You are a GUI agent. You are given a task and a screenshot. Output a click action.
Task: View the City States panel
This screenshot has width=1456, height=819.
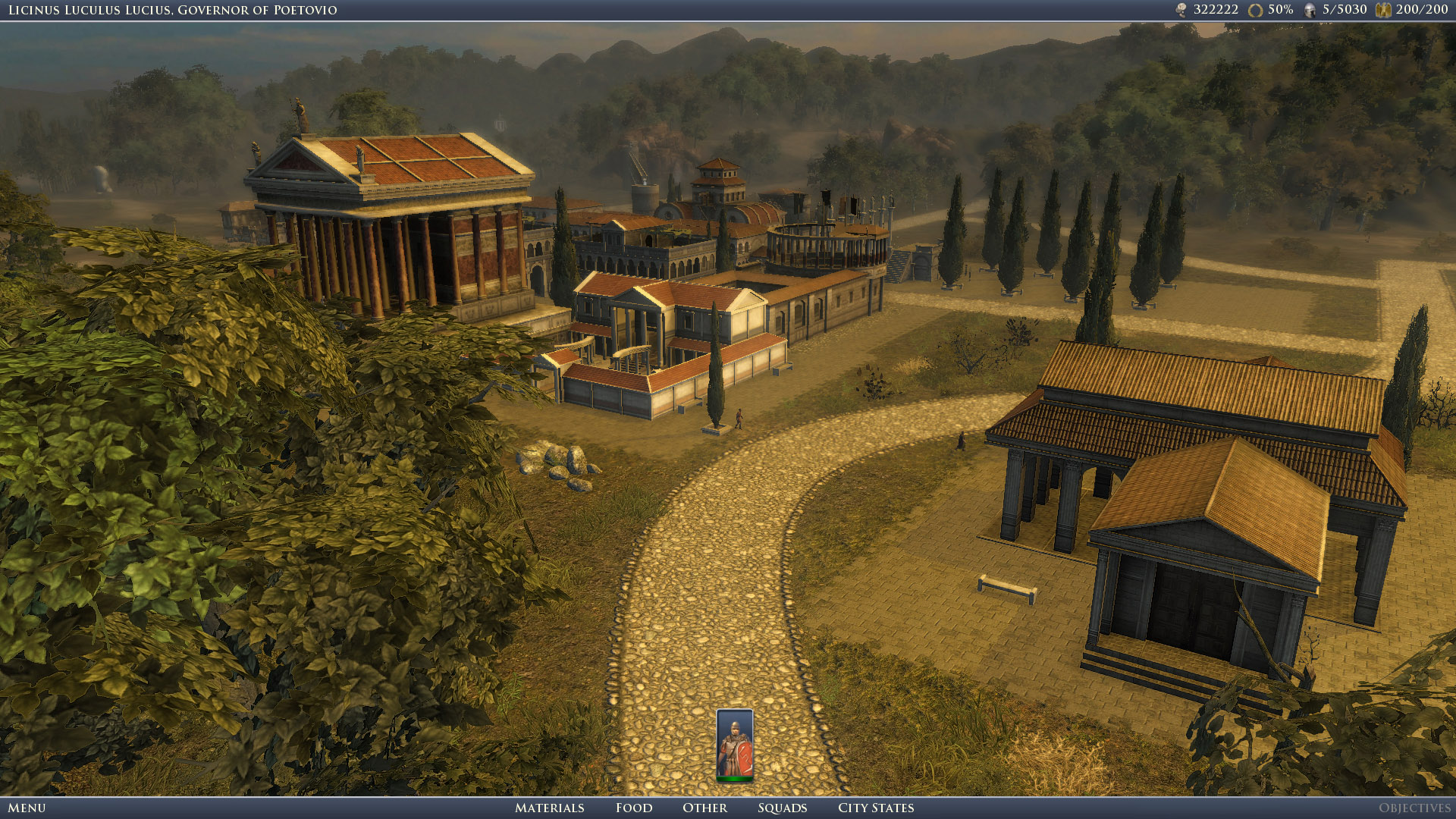pyautogui.click(x=876, y=808)
